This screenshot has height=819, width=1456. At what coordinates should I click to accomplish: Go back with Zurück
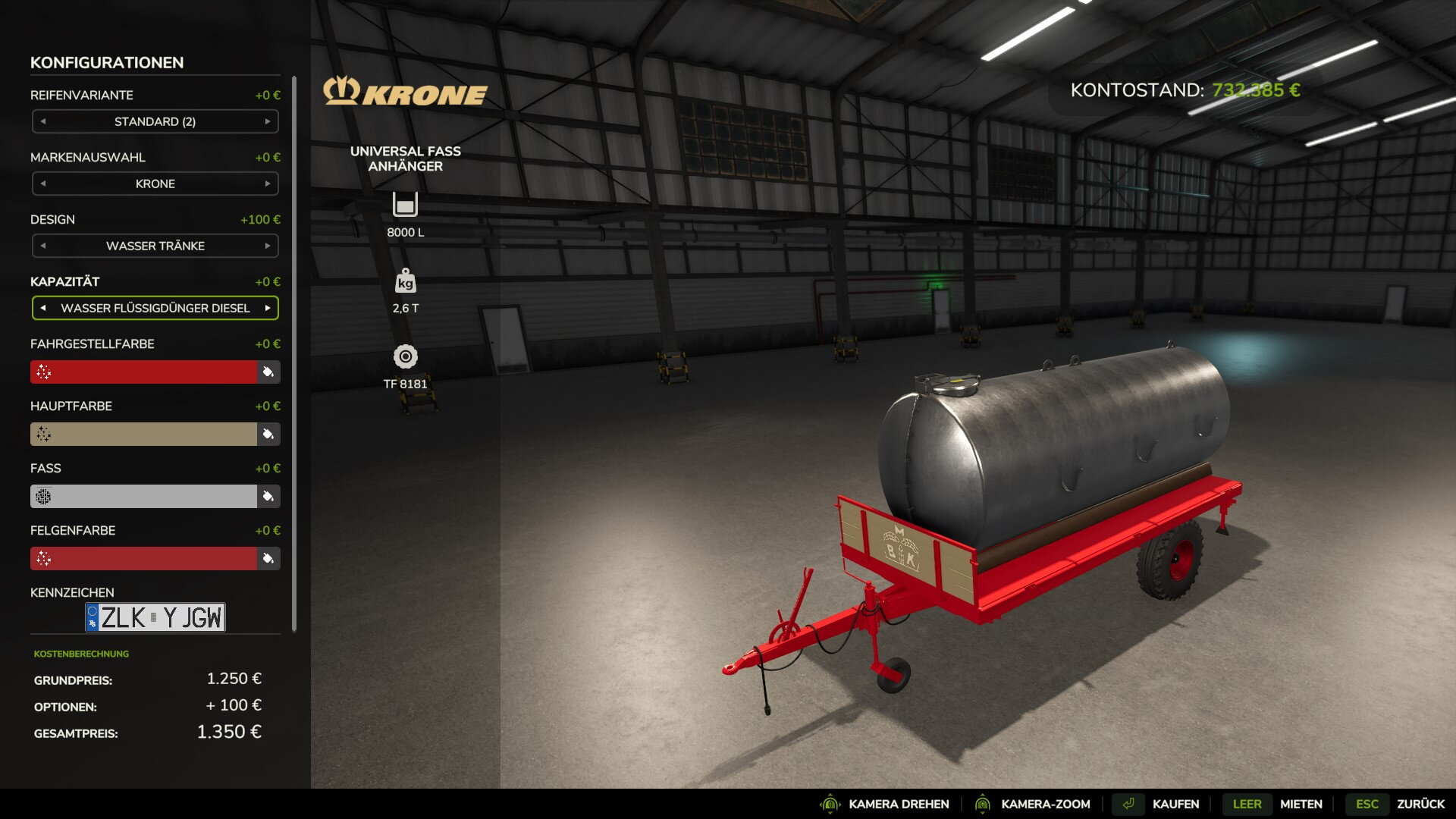tap(1420, 804)
